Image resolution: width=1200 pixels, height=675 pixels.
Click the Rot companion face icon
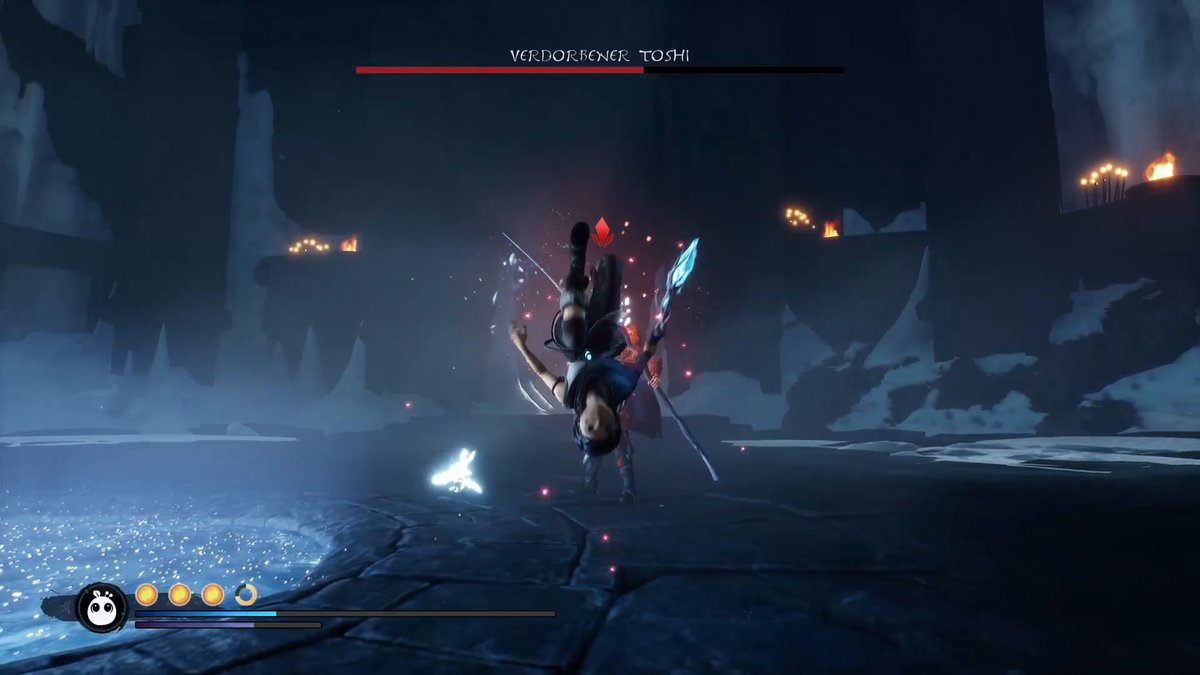click(x=101, y=608)
